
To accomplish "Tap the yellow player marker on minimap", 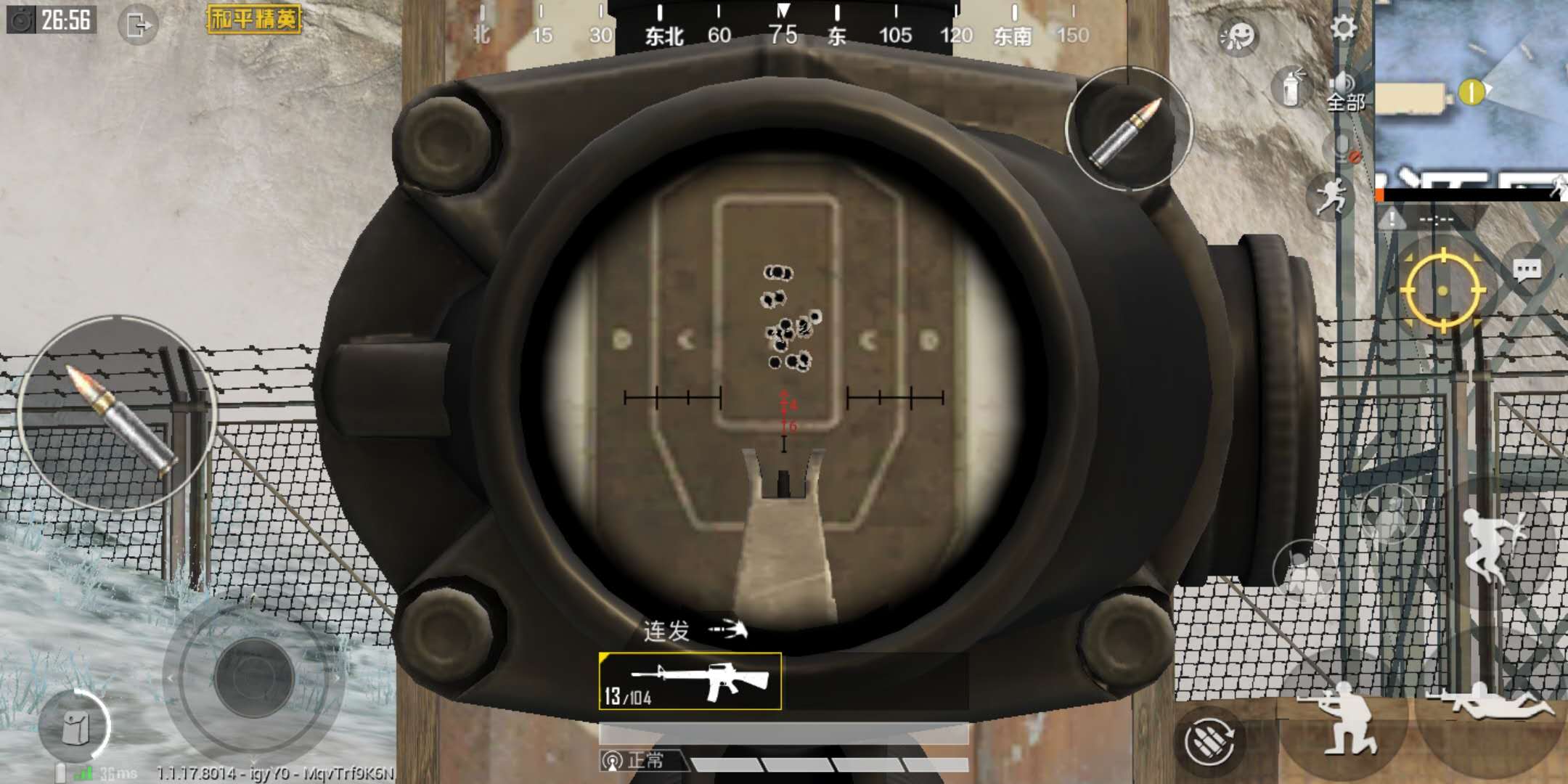I will click(1472, 90).
